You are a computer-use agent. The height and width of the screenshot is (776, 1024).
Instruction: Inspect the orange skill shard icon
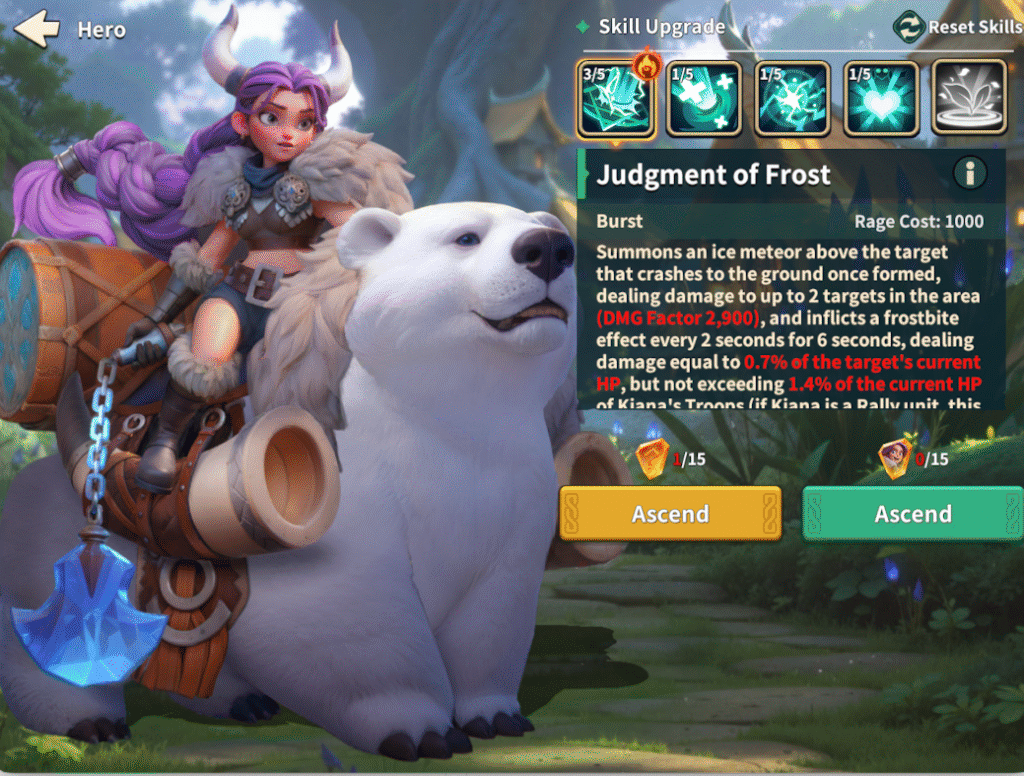pyautogui.click(x=652, y=458)
